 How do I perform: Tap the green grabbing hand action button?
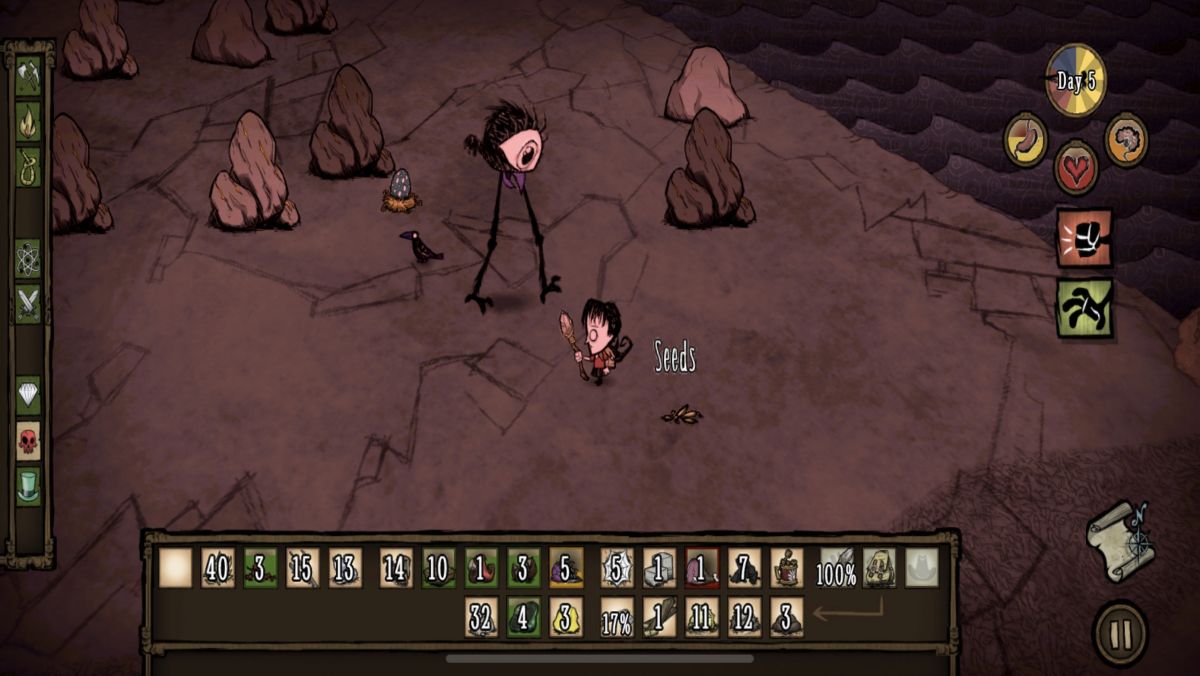[1084, 308]
